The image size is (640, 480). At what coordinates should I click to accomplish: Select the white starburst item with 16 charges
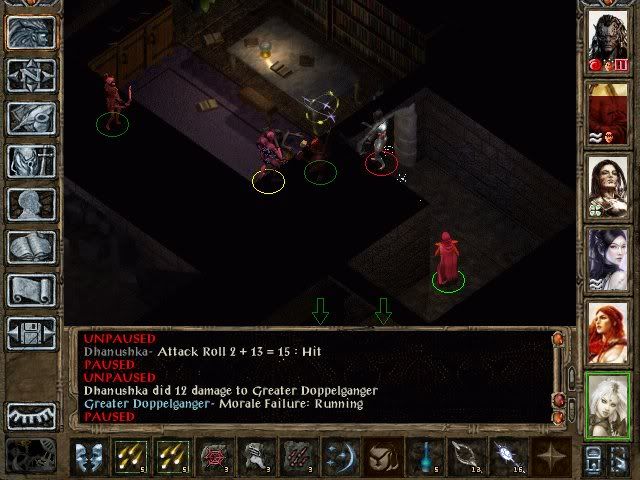click(x=506, y=458)
